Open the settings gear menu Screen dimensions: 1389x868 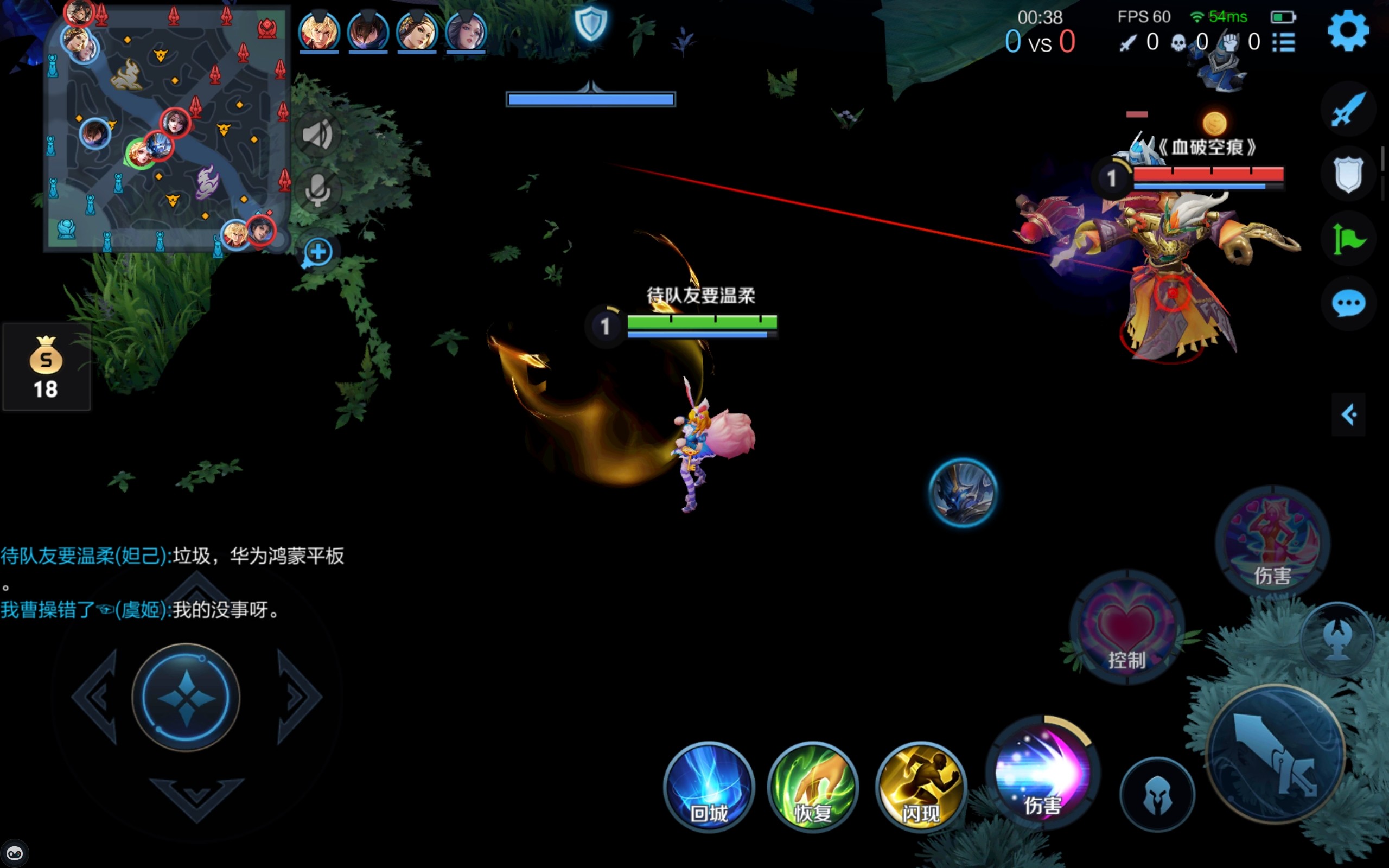1348,31
